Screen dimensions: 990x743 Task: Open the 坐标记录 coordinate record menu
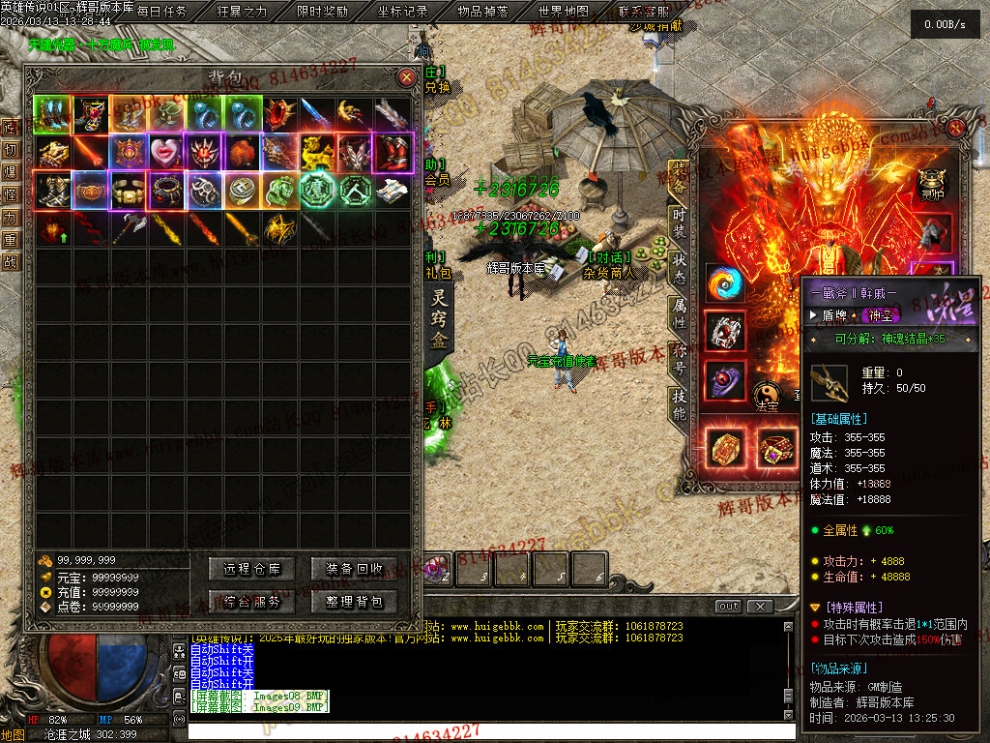coord(403,12)
